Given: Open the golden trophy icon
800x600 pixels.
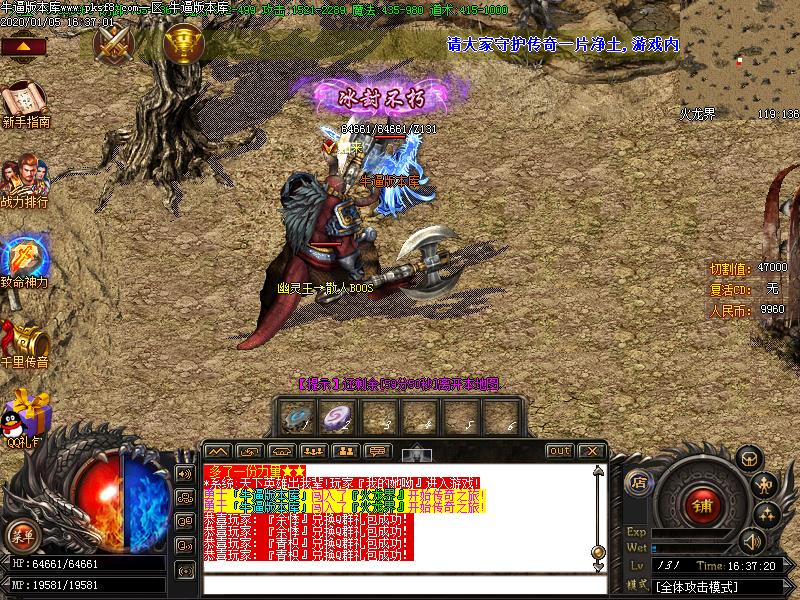Looking at the screenshot, I should [x=182, y=43].
